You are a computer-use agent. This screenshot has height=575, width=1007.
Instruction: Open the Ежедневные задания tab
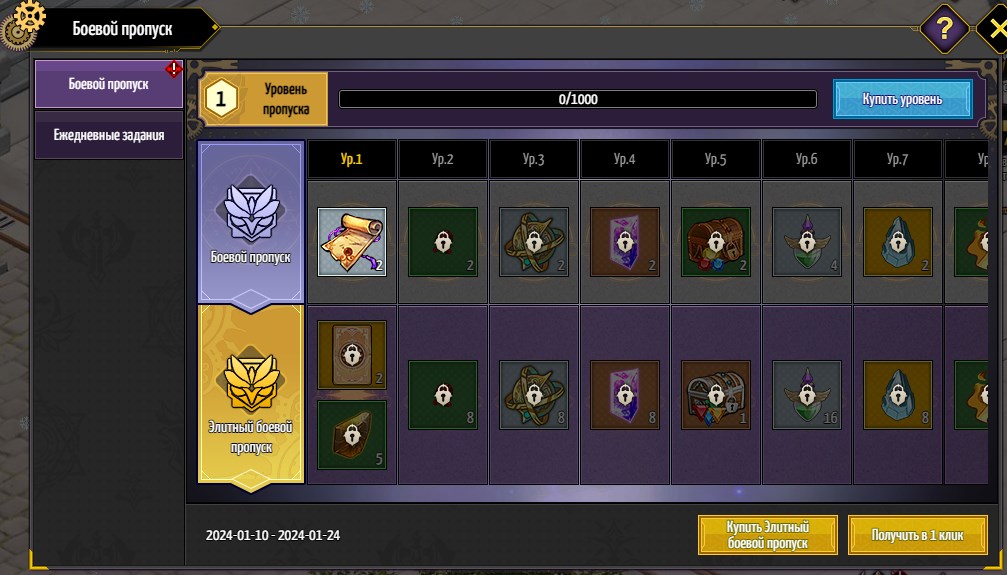pyautogui.click(x=108, y=135)
